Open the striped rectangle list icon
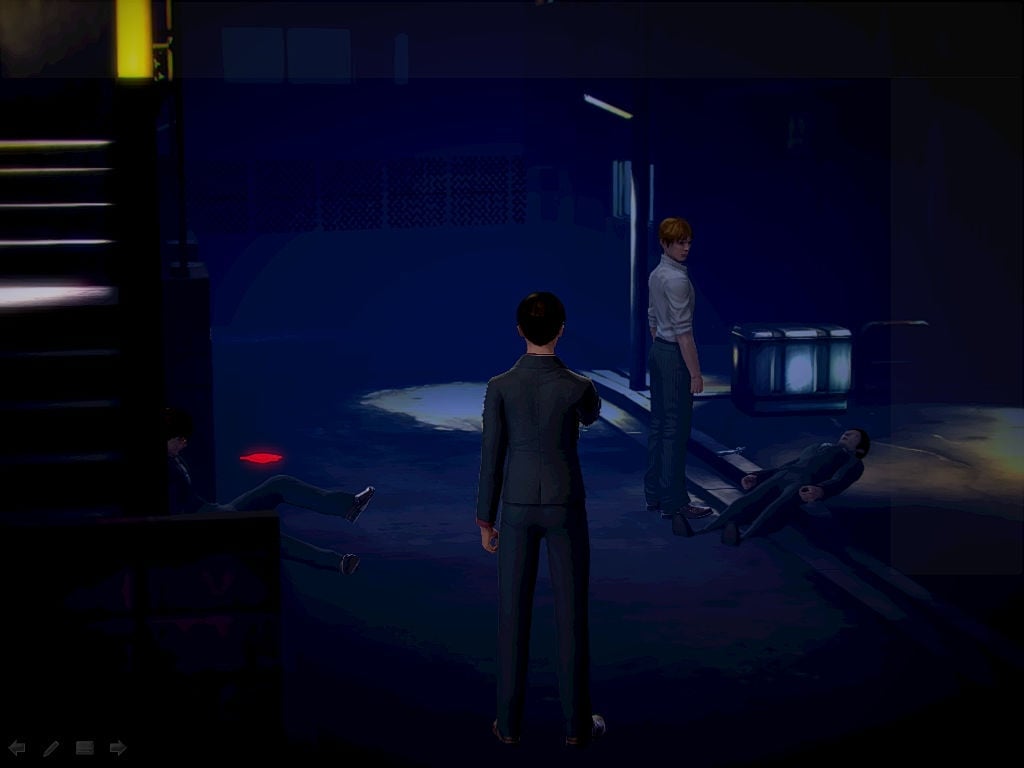This screenshot has height=768, width=1024. pyautogui.click(x=84, y=747)
